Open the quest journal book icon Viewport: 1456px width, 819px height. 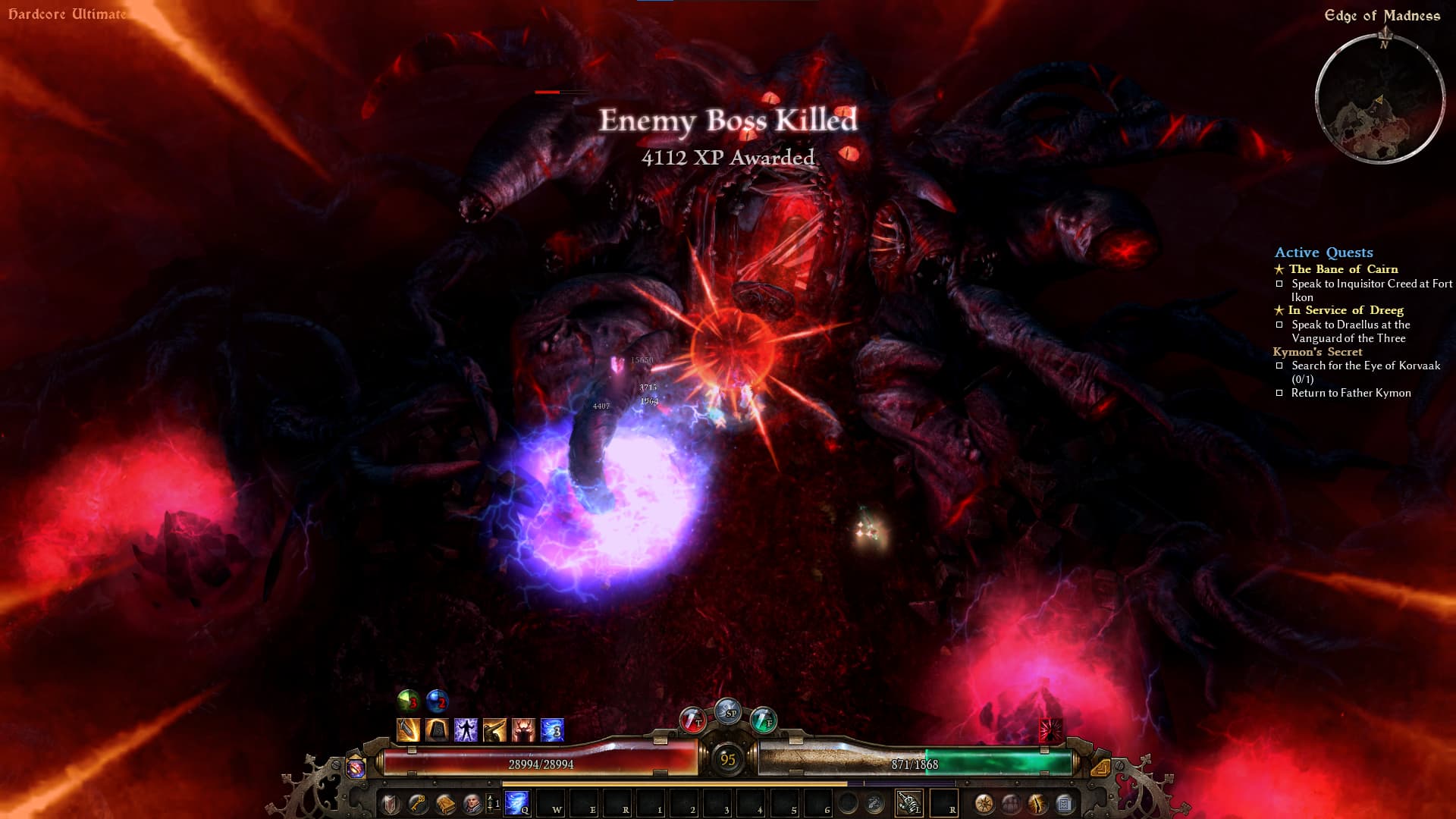pyautogui.click(x=445, y=803)
